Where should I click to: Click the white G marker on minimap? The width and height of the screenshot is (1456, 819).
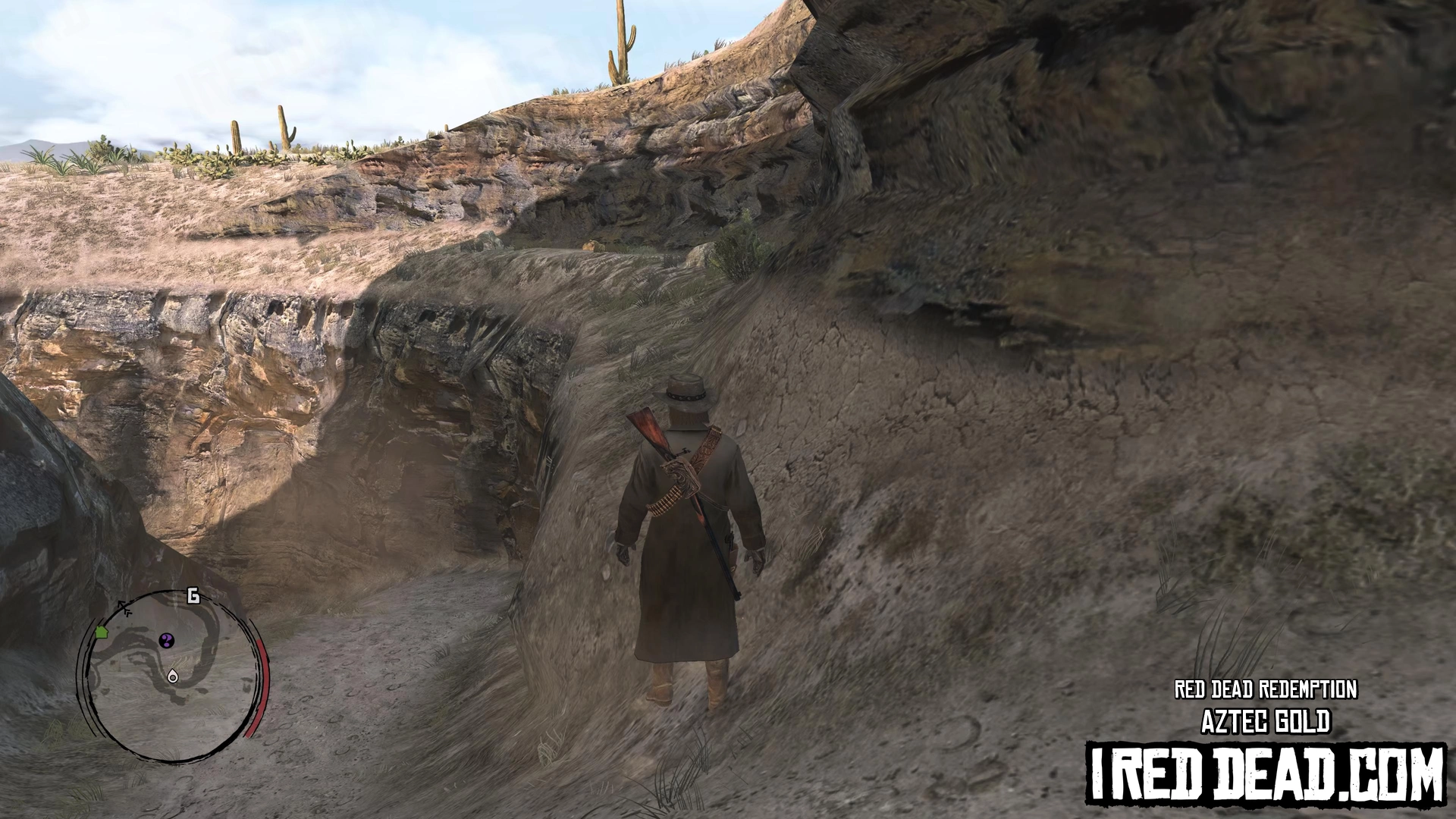[x=193, y=596]
